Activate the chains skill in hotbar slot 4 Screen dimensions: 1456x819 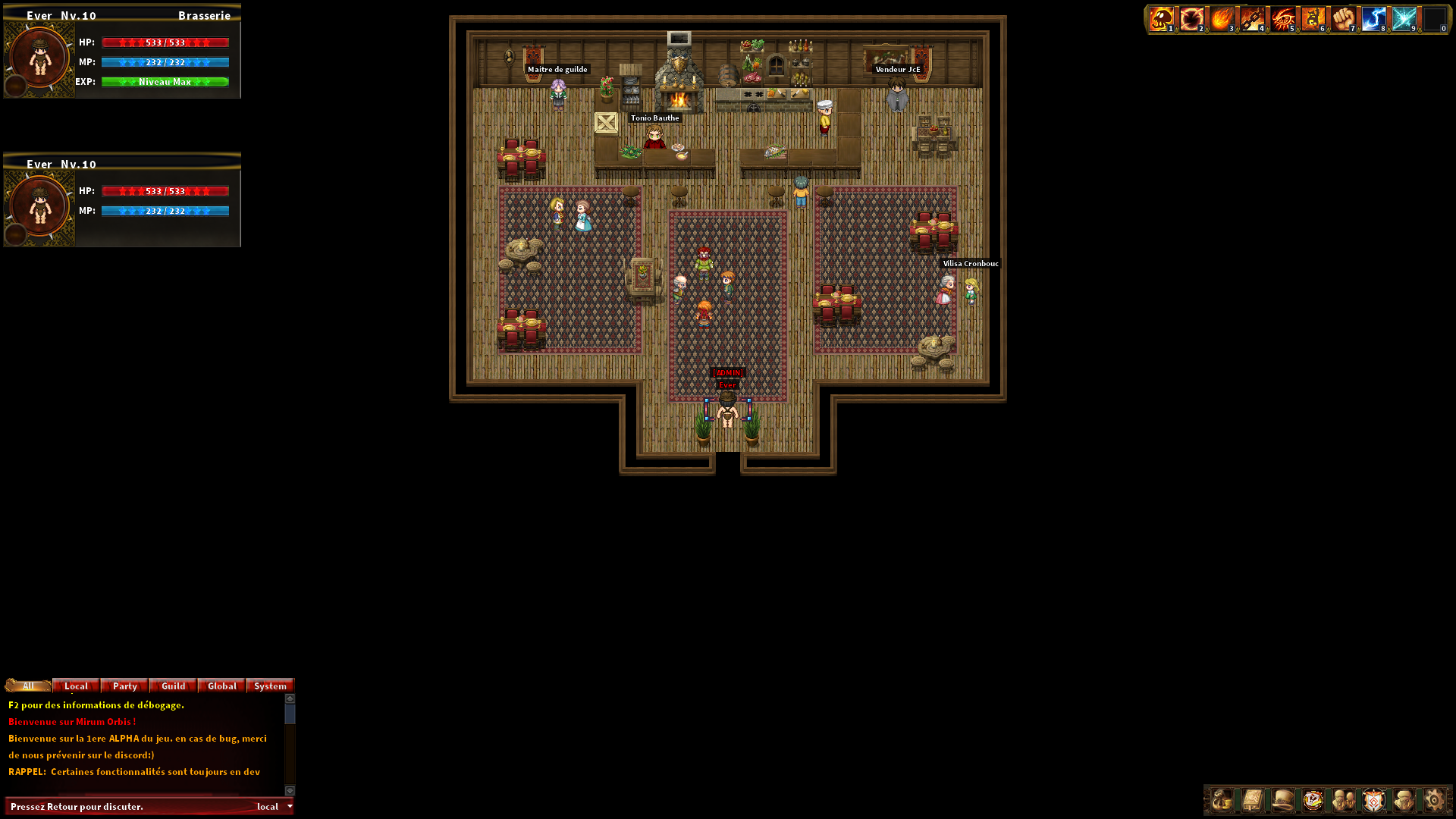pyautogui.click(x=1252, y=19)
